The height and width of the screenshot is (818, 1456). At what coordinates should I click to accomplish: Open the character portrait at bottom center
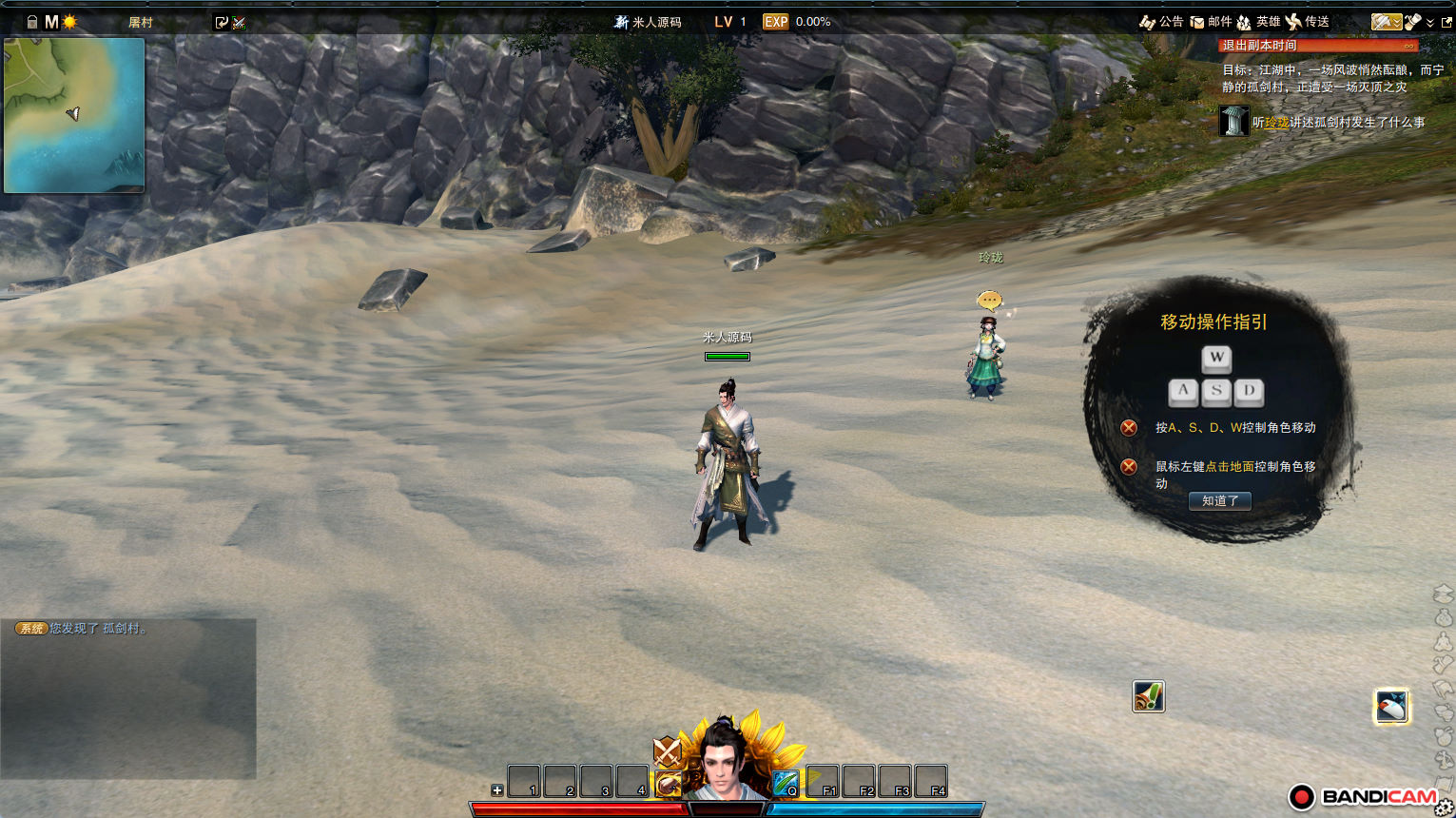(727, 763)
